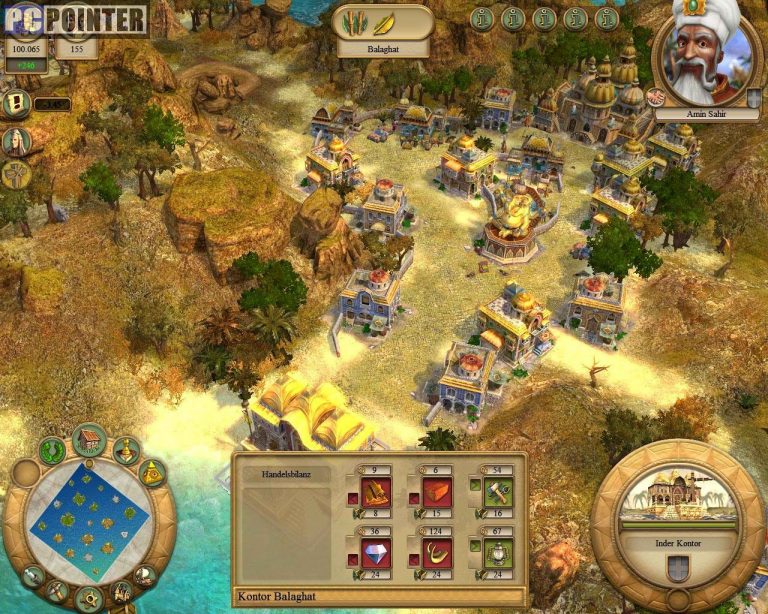Click the exclamation scroll icon on left
768x614 pixels.
click(x=16, y=104)
